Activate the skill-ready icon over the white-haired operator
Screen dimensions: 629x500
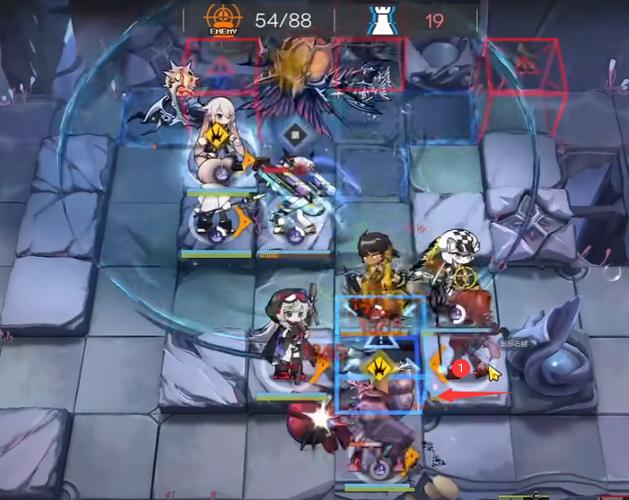point(215,136)
